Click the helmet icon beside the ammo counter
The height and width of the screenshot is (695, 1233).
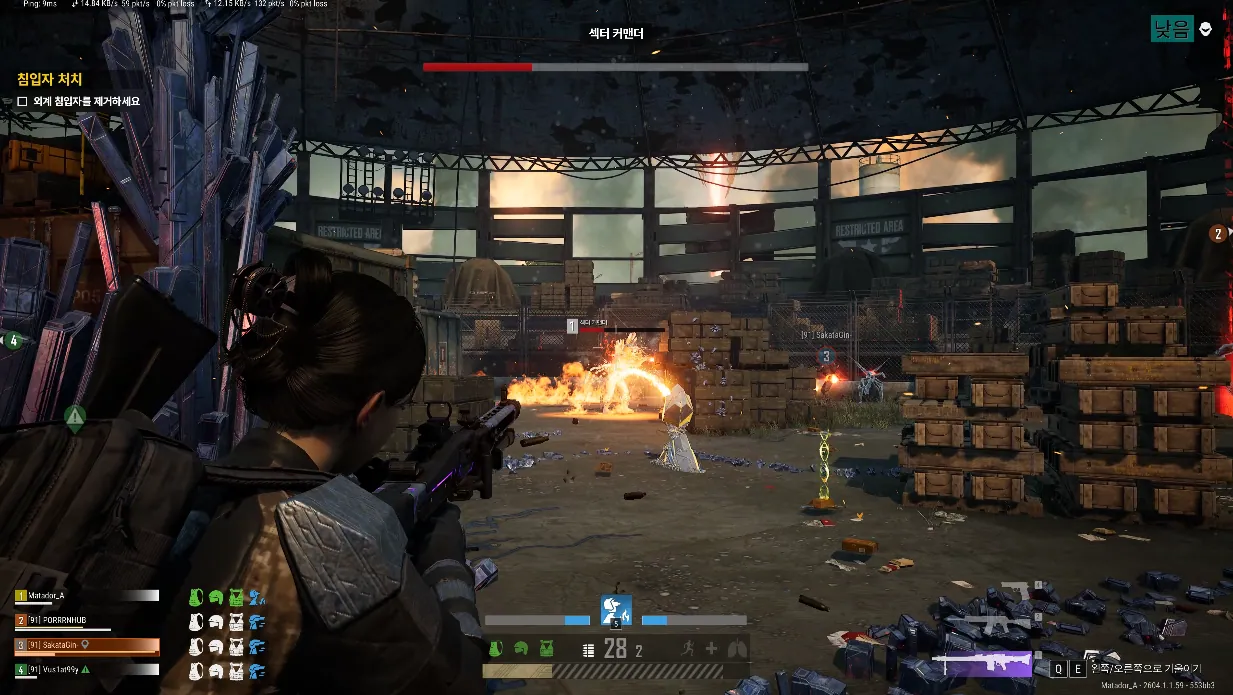pos(520,649)
